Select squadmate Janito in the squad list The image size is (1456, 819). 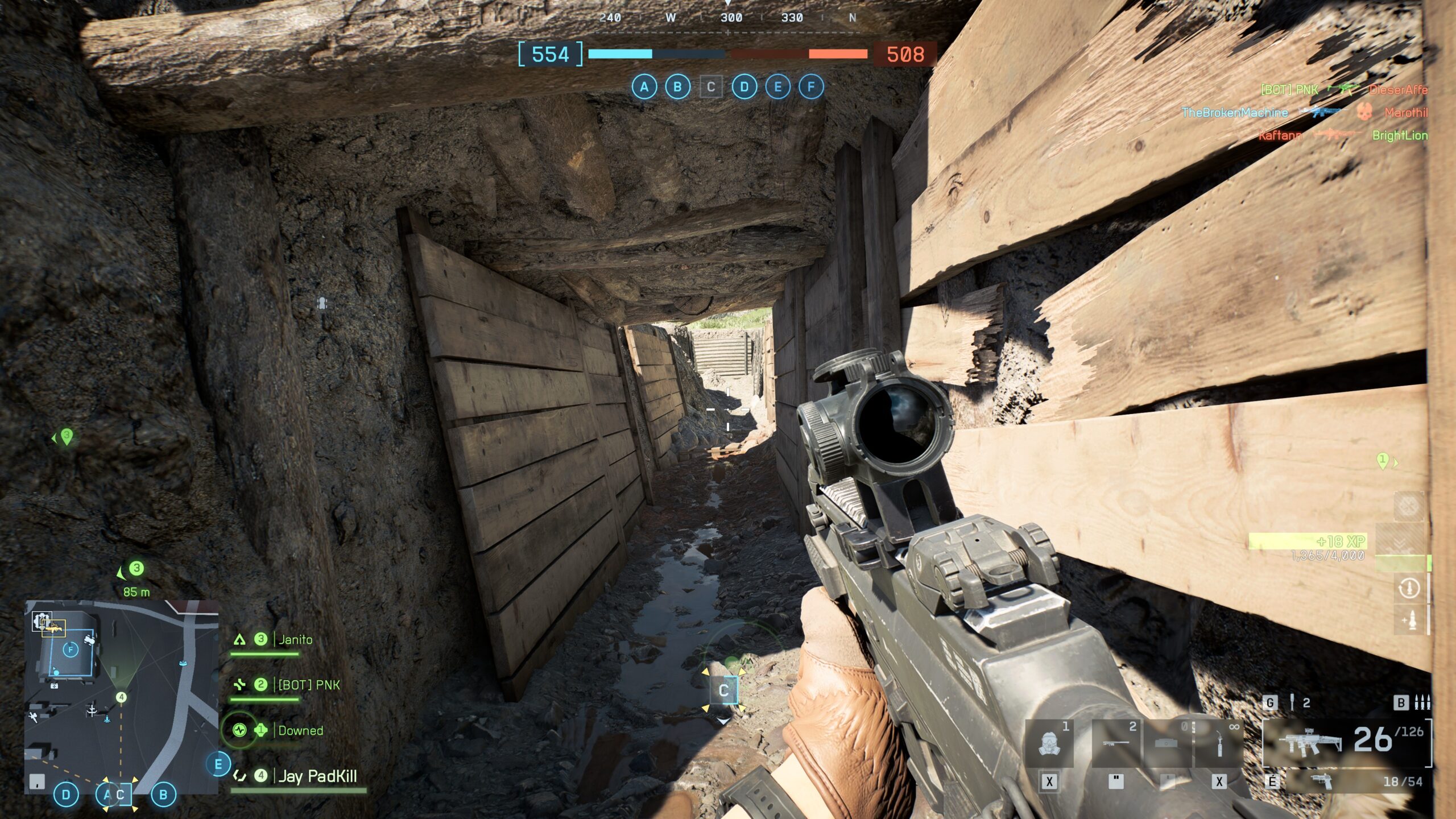(295, 640)
